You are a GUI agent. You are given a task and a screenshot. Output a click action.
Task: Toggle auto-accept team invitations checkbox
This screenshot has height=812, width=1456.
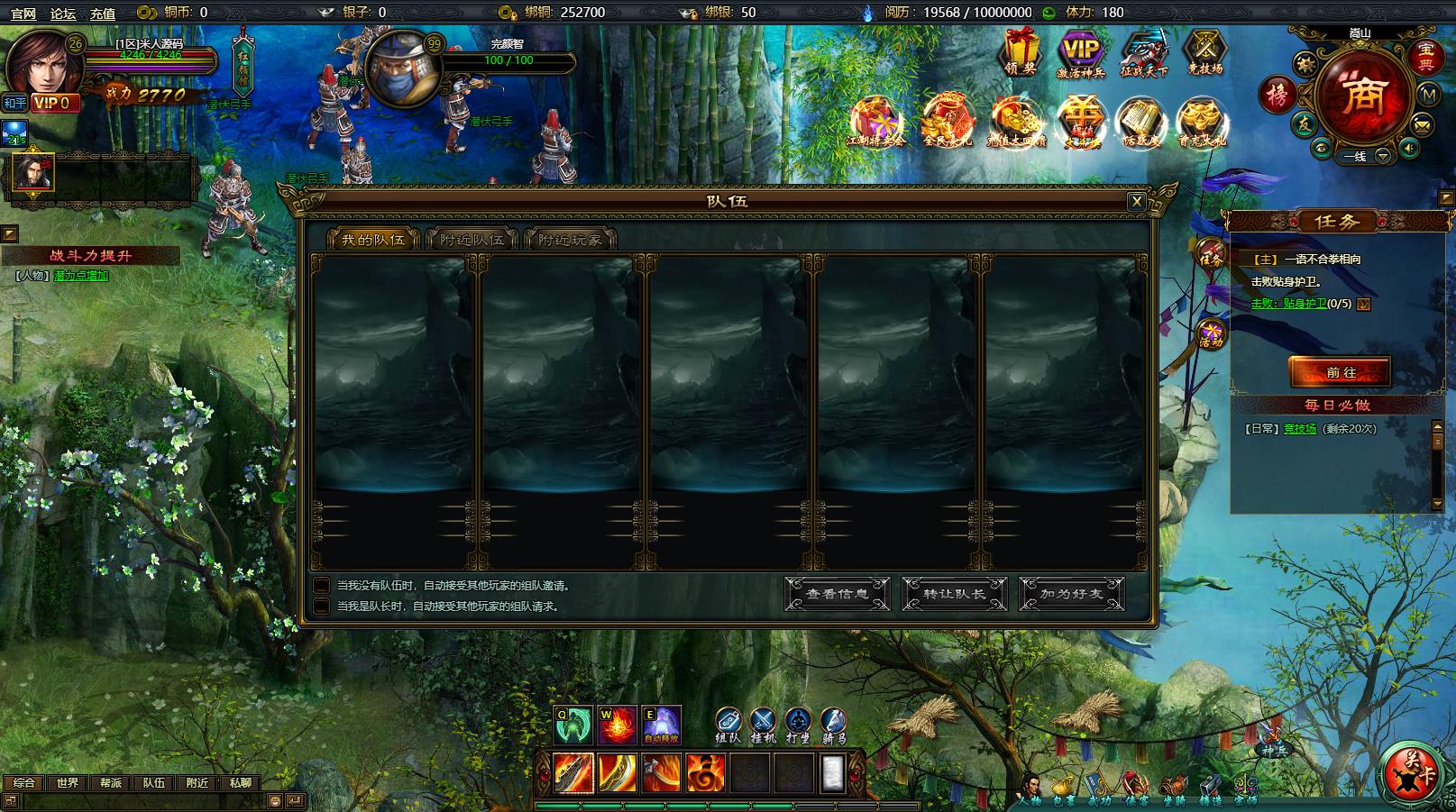[321, 586]
